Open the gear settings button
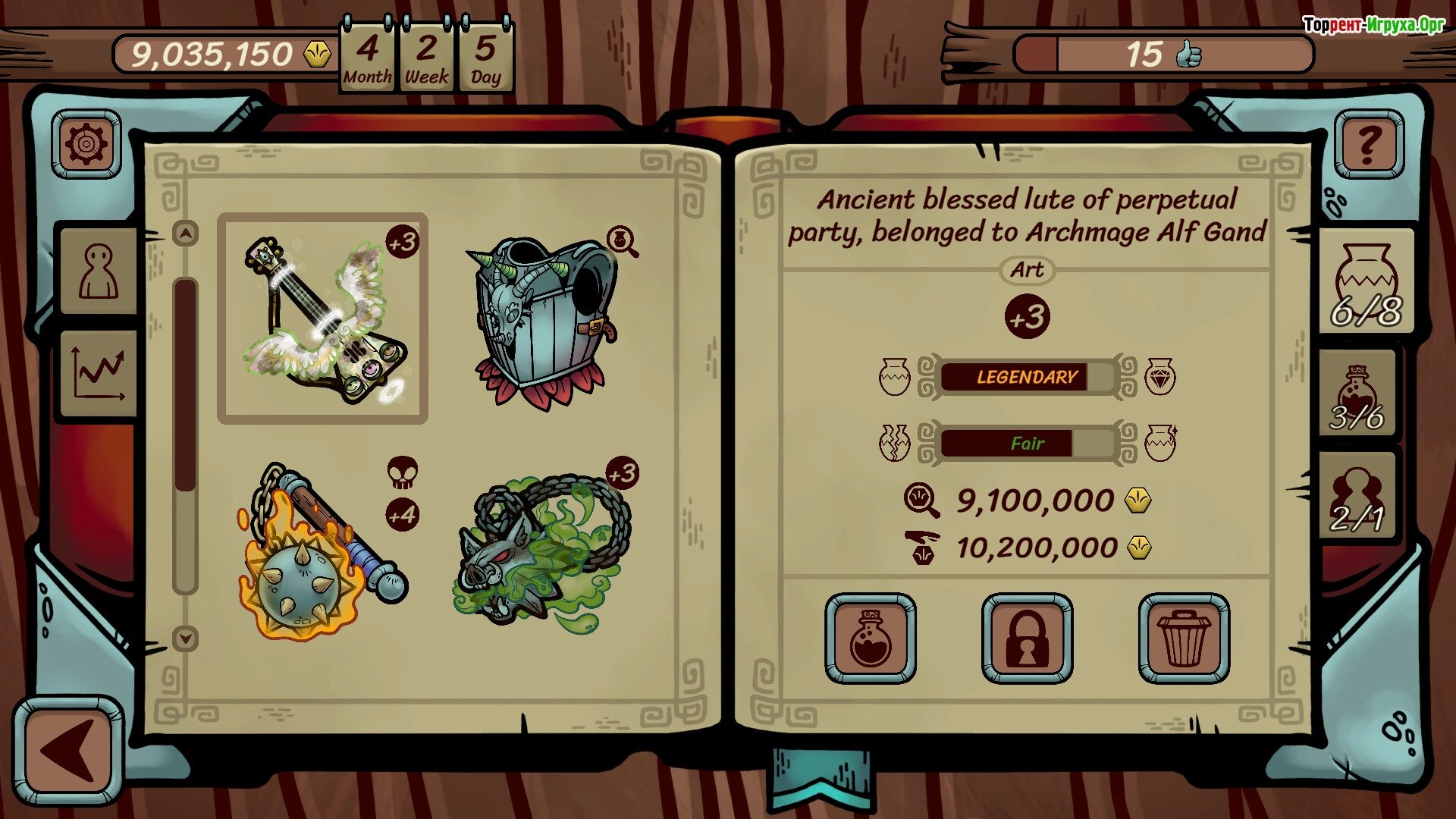Image resolution: width=1456 pixels, height=819 pixels. coord(86,144)
